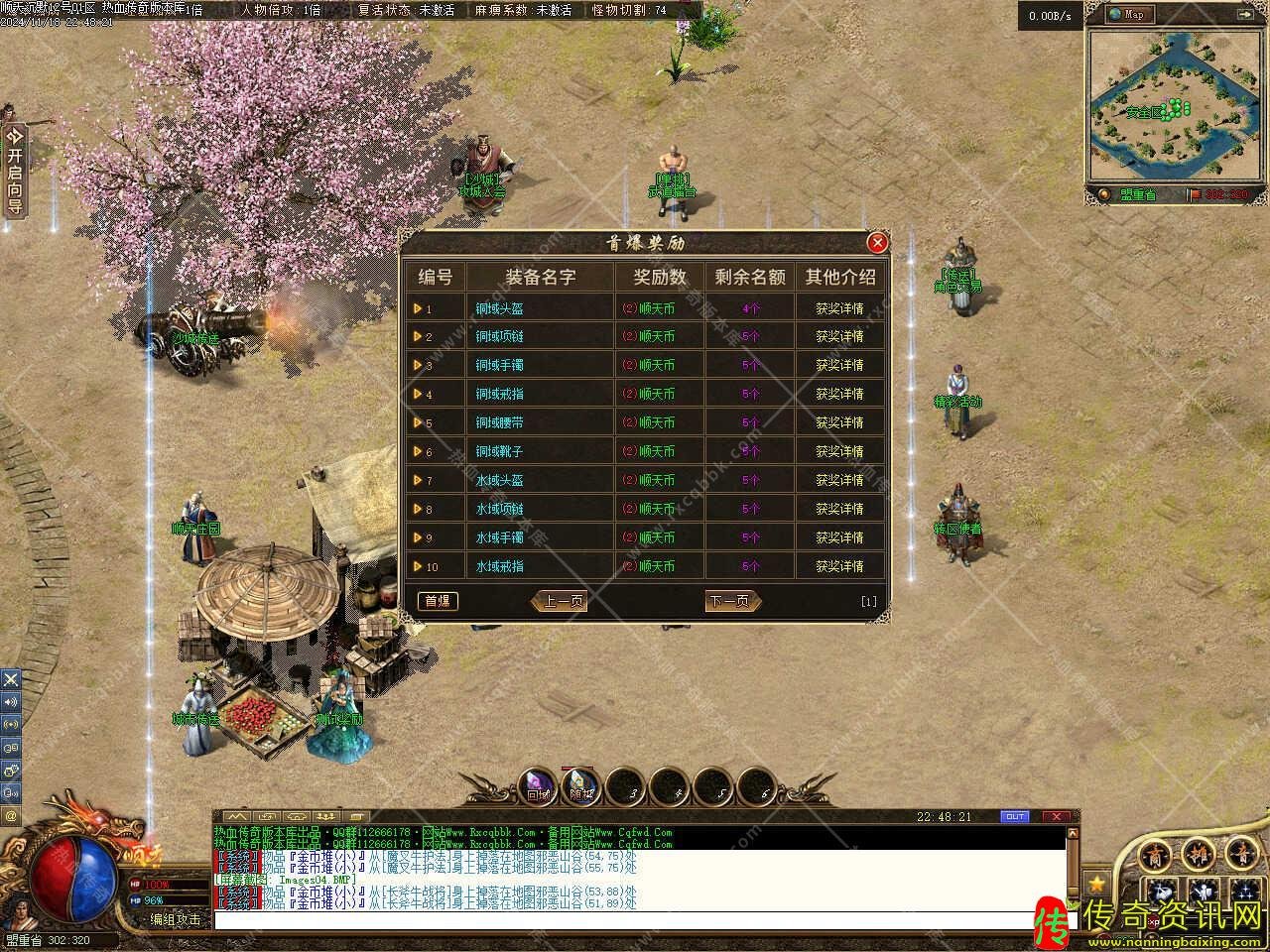Go back with the 上一页 button
Screen dimensions: 1270x952
point(561,601)
